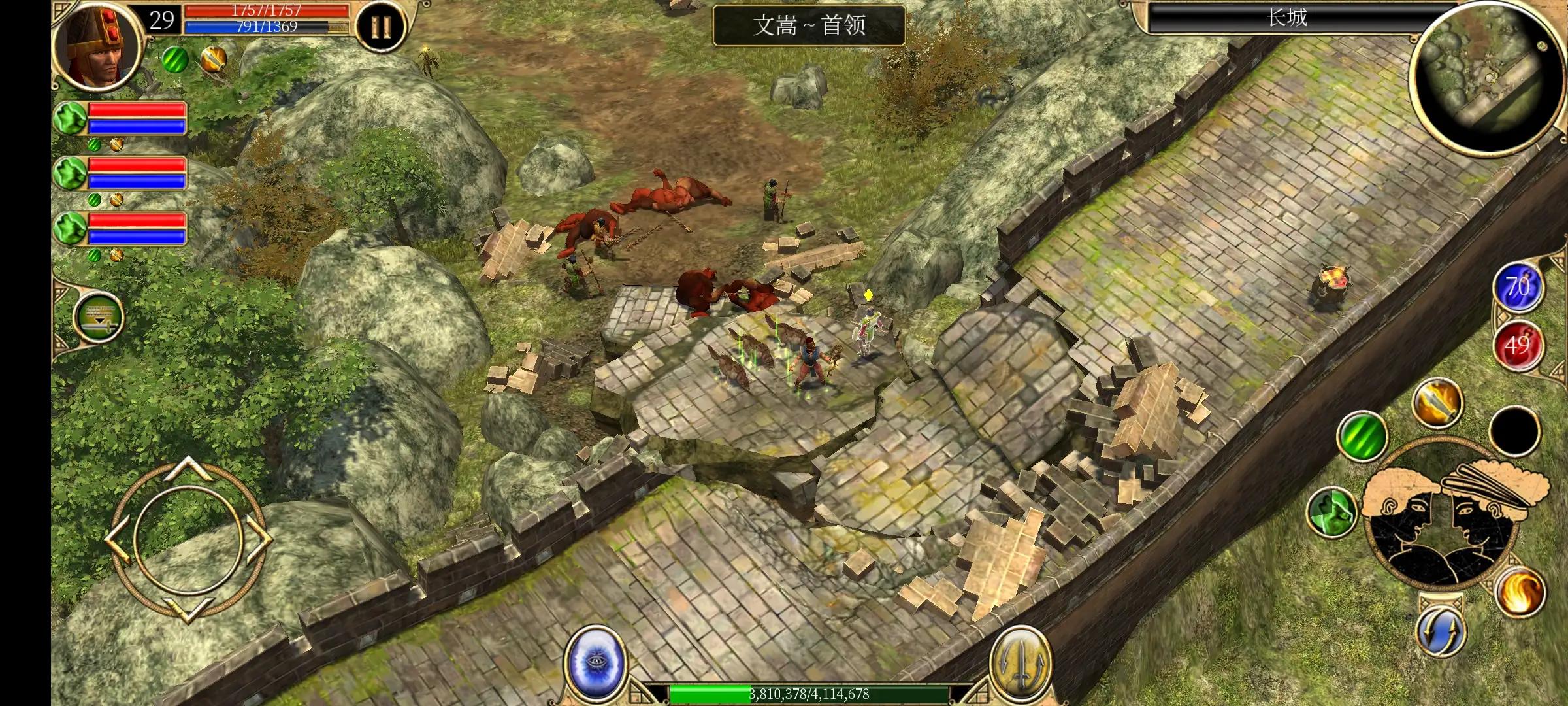Activate the green figure summon skill

1331,512
